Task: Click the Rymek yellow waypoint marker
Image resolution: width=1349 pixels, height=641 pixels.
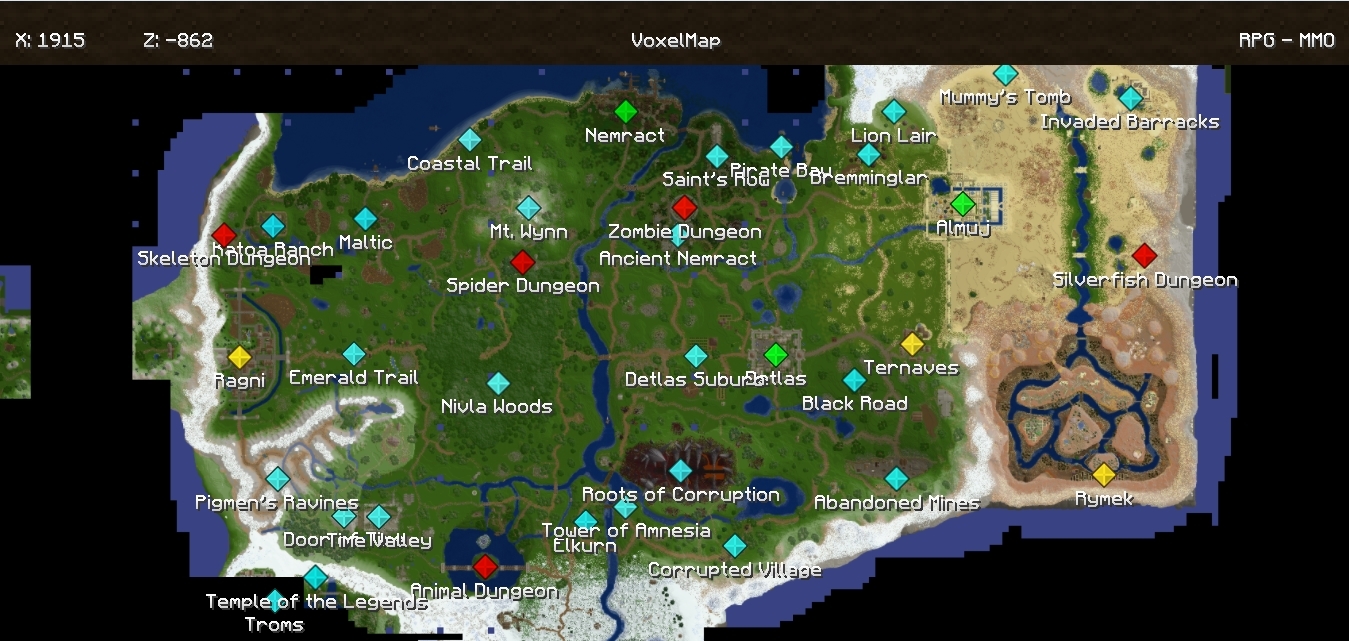Action: [1103, 474]
